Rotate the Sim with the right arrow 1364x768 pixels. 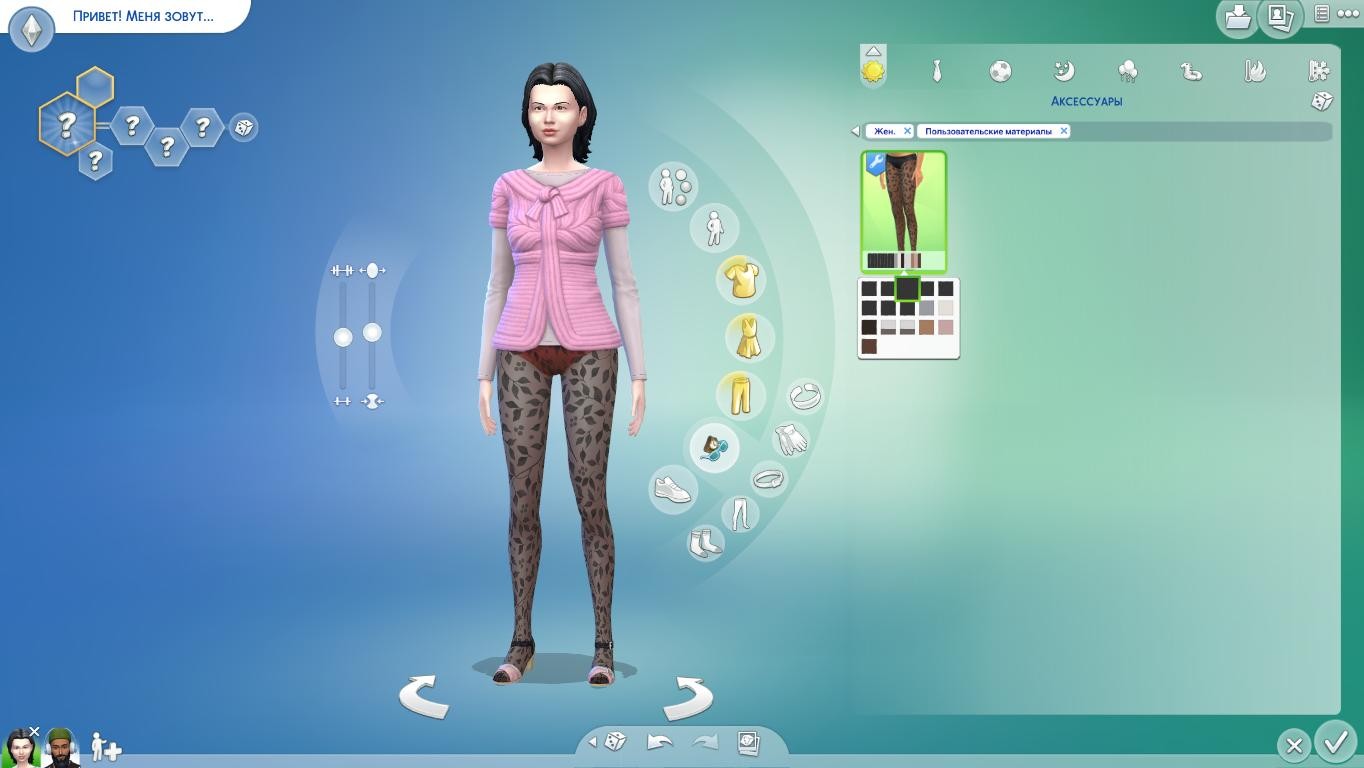point(688,696)
